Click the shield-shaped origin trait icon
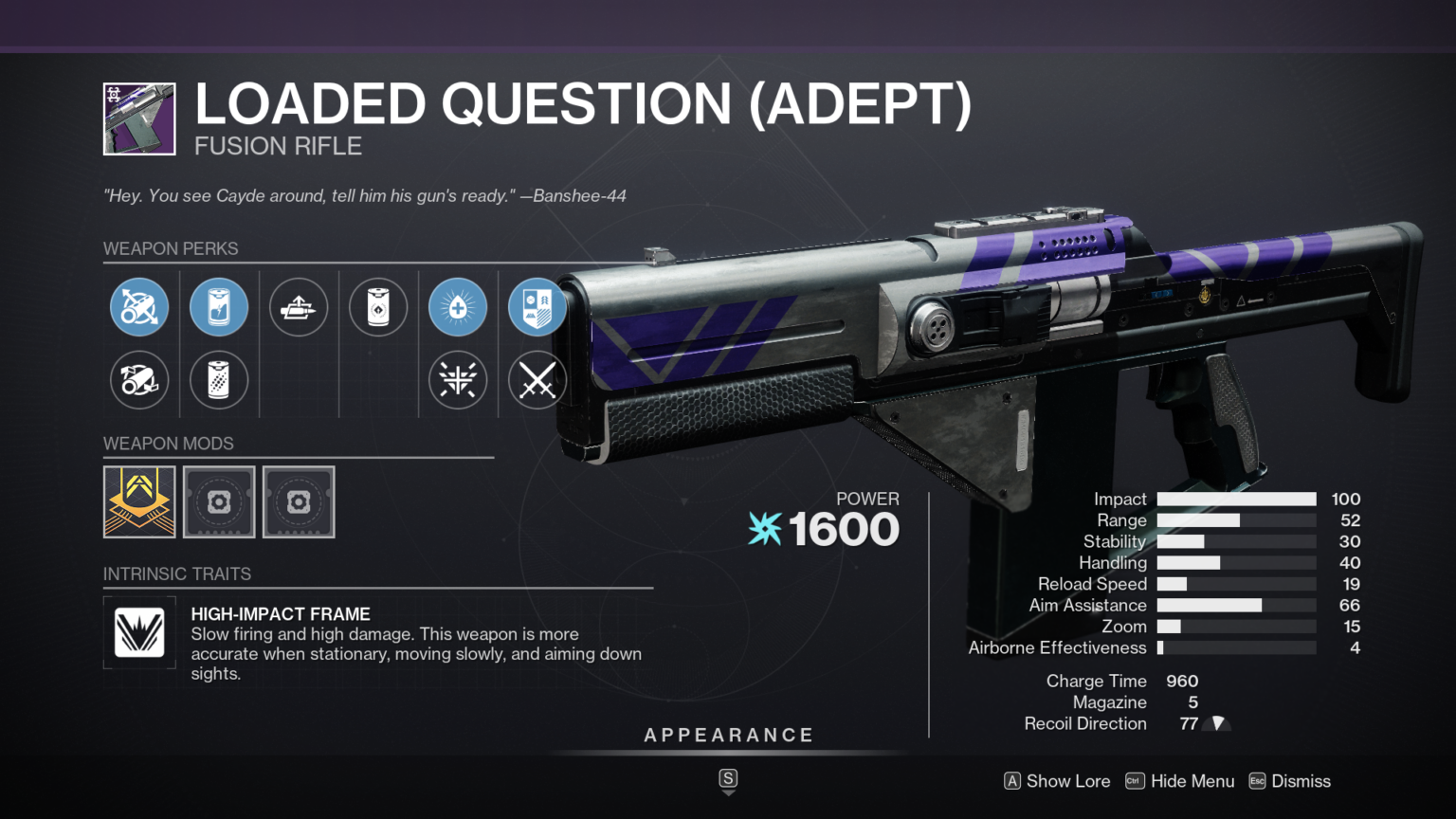1456x819 pixels. pos(537,306)
